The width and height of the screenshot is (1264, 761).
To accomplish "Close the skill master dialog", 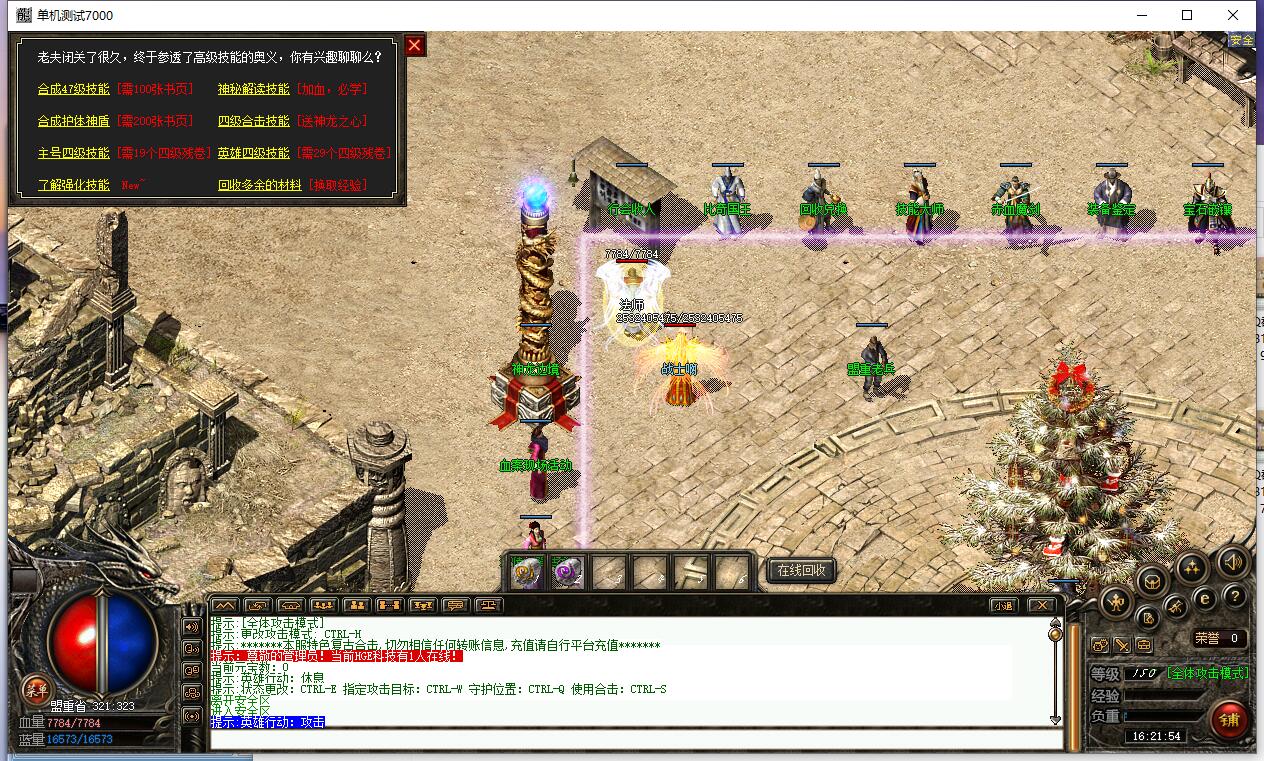I will 415,45.
